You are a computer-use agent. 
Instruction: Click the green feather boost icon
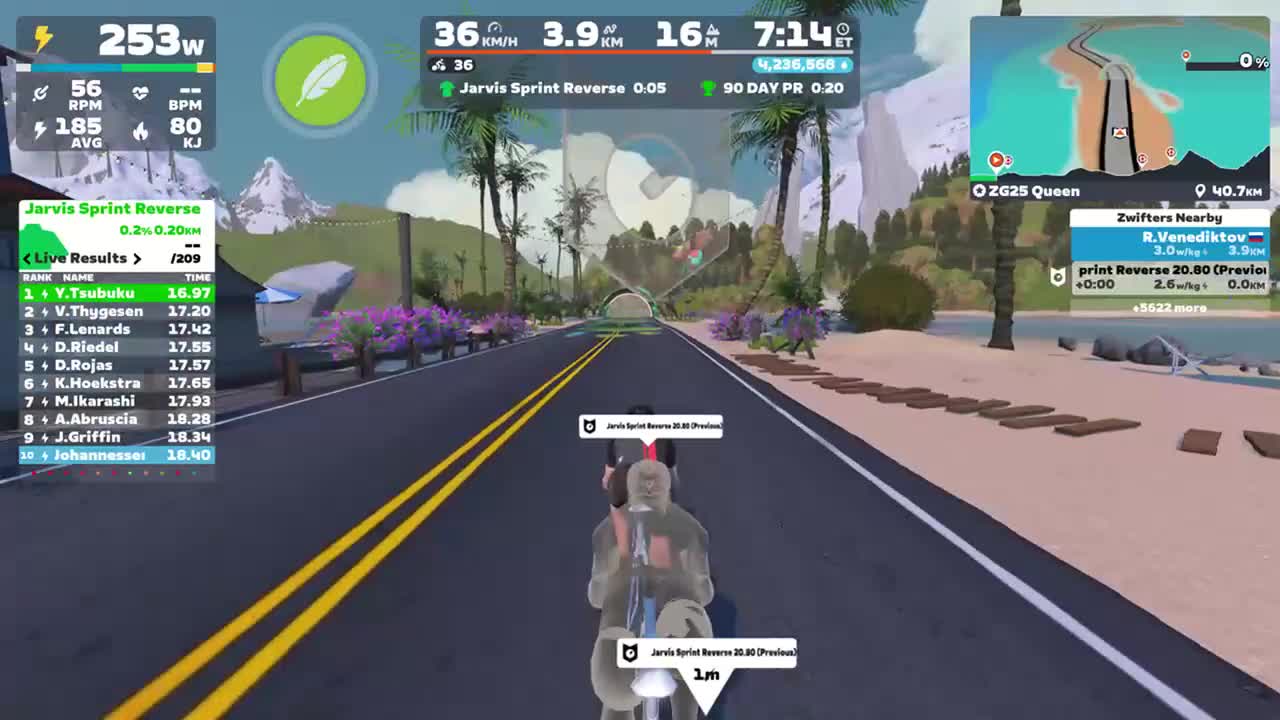(x=319, y=81)
